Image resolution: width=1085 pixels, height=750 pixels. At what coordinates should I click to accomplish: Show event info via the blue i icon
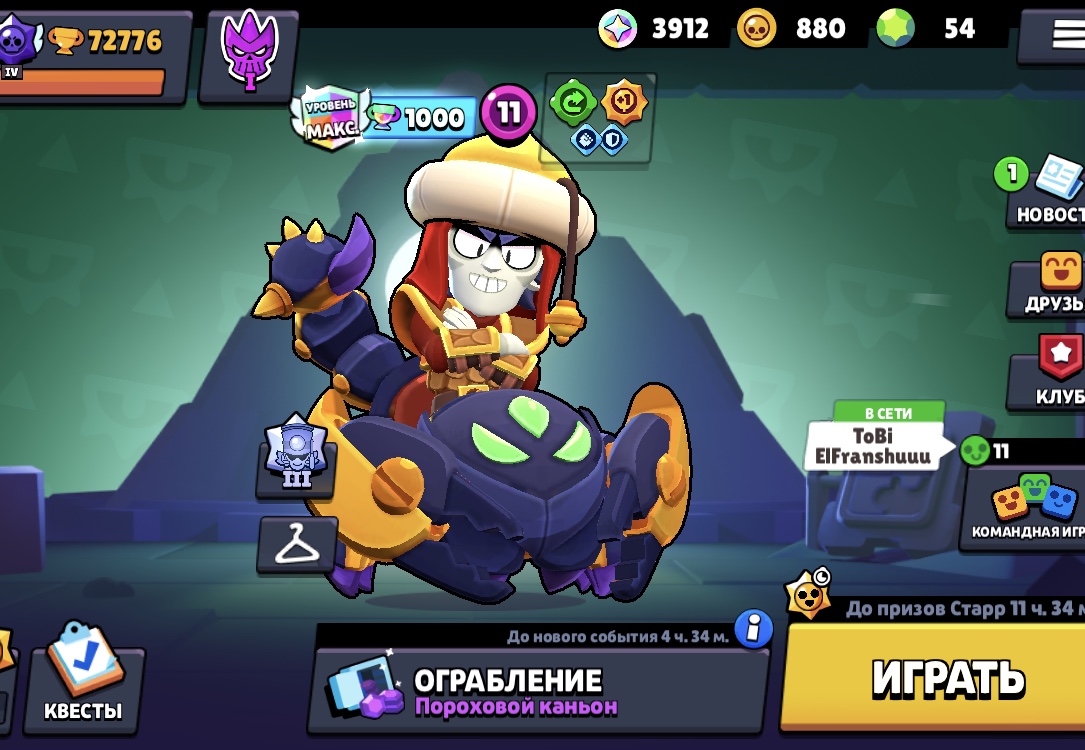pyautogui.click(x=753, y=630)
